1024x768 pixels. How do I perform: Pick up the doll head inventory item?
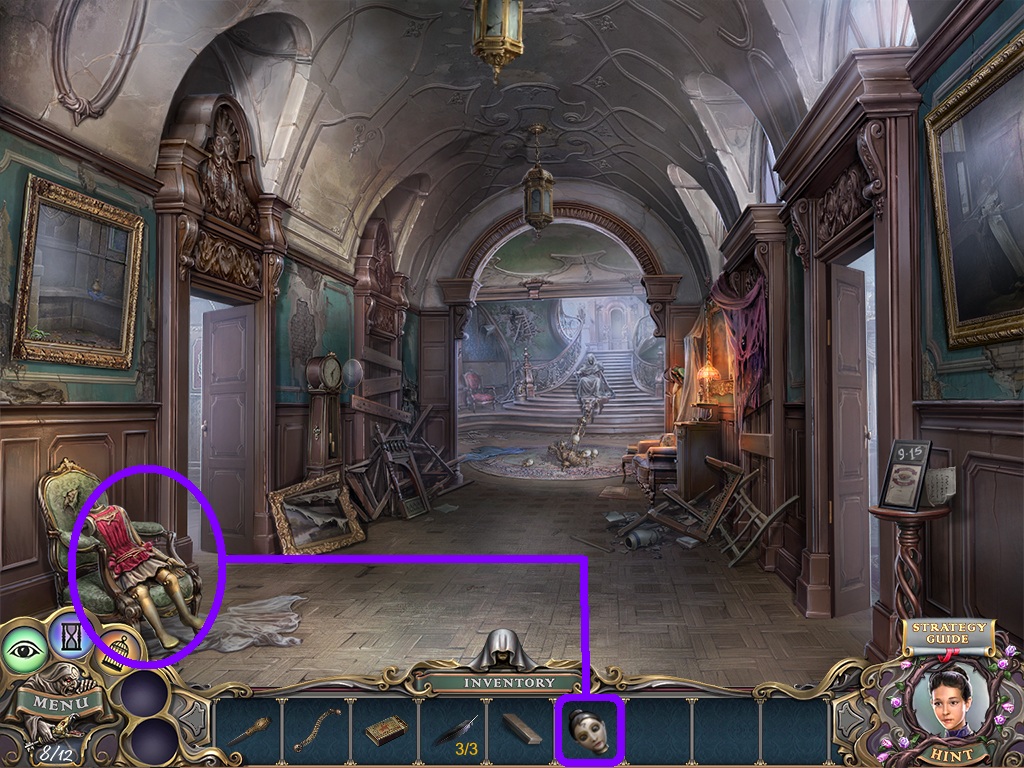pos(589,730)
